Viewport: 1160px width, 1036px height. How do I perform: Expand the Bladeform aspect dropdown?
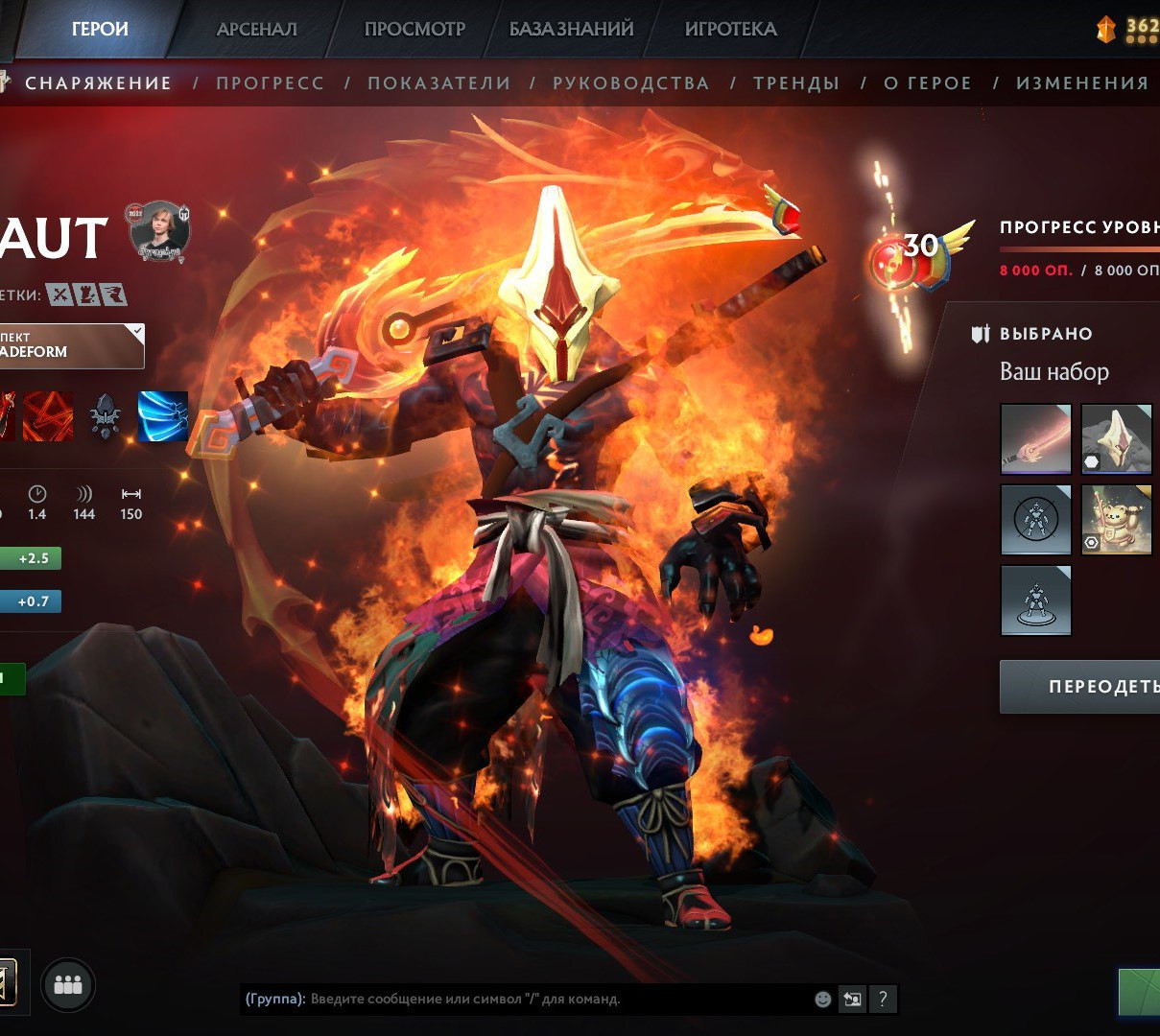(71, 345)
